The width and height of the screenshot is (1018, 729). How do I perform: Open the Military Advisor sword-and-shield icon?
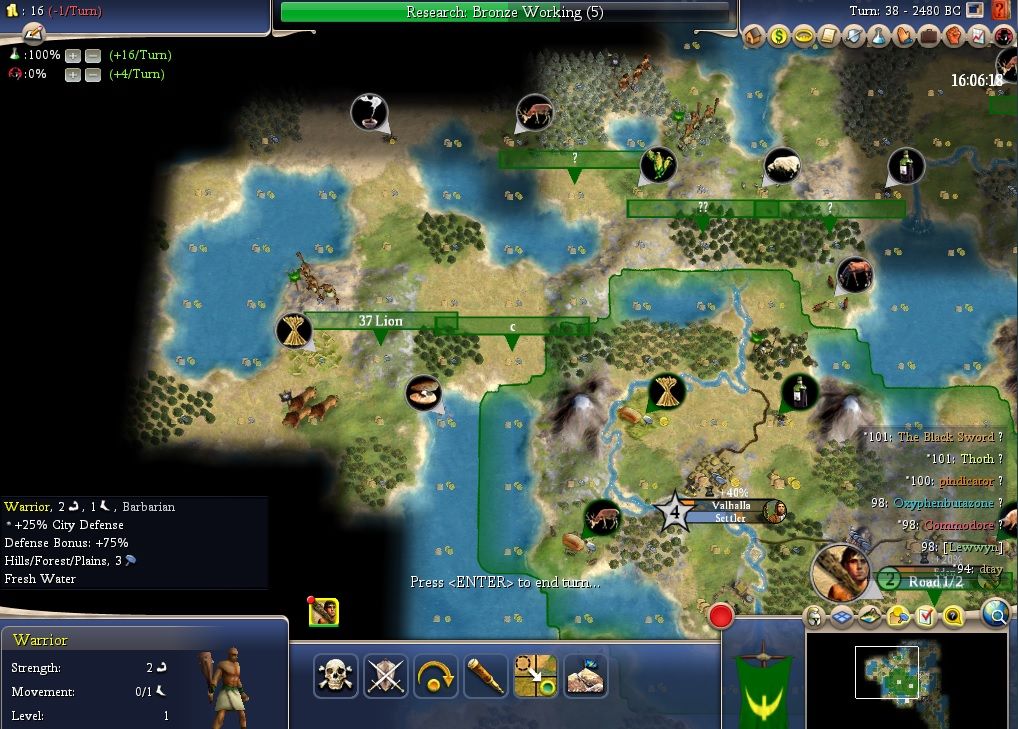tap(854, 36)
